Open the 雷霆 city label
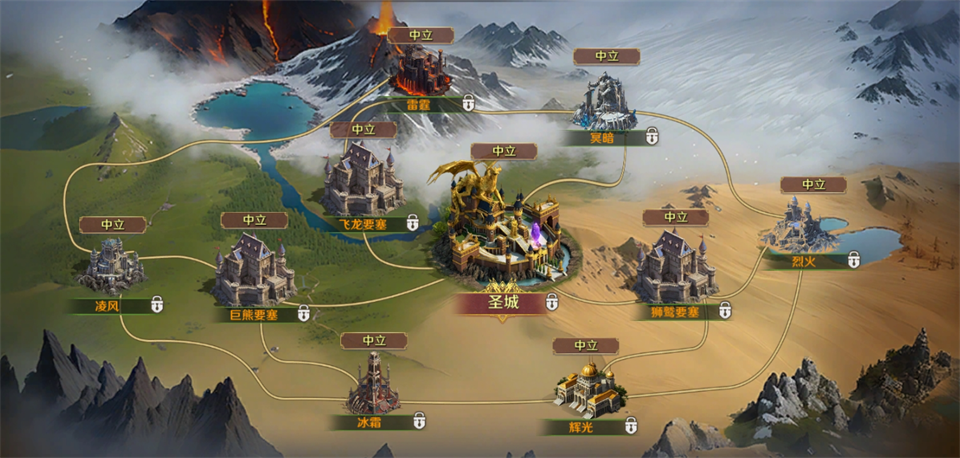This screenshot has width=960, height=458. [x=418, y=103]
